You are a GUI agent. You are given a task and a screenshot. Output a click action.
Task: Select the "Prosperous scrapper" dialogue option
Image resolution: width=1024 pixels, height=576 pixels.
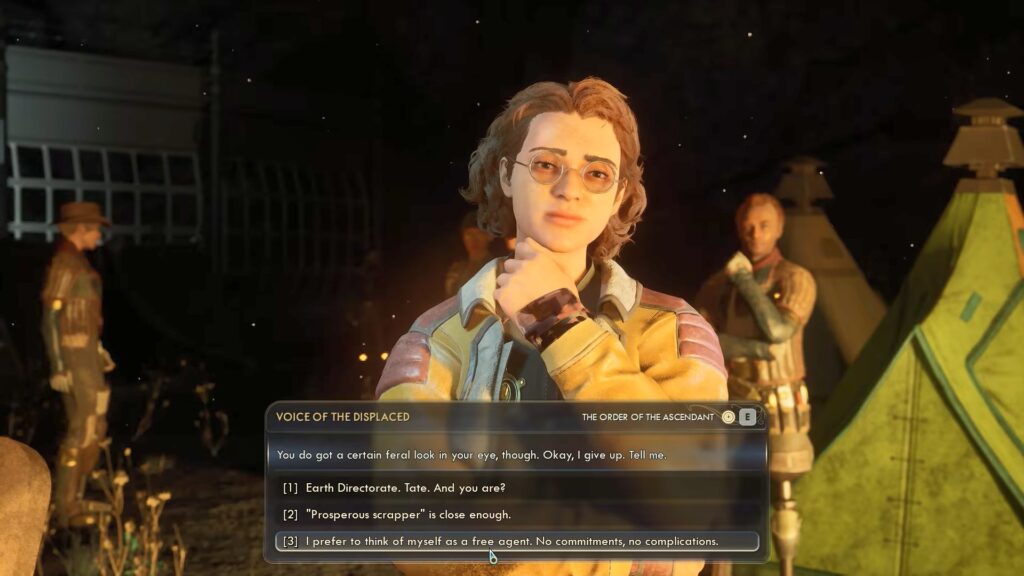click(408, 515)
